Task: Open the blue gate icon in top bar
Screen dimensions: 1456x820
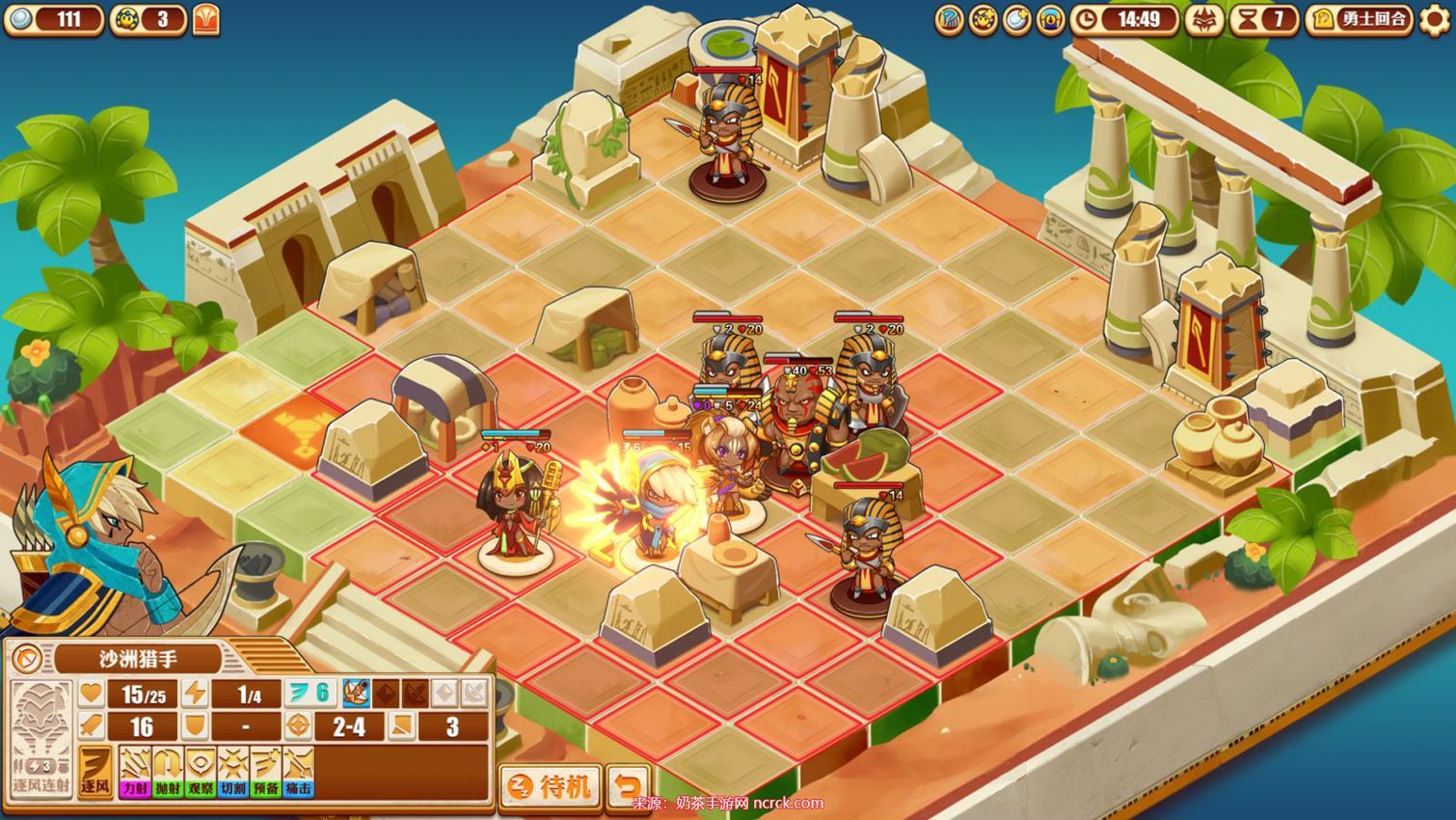Action: [x=1050, y=20]
